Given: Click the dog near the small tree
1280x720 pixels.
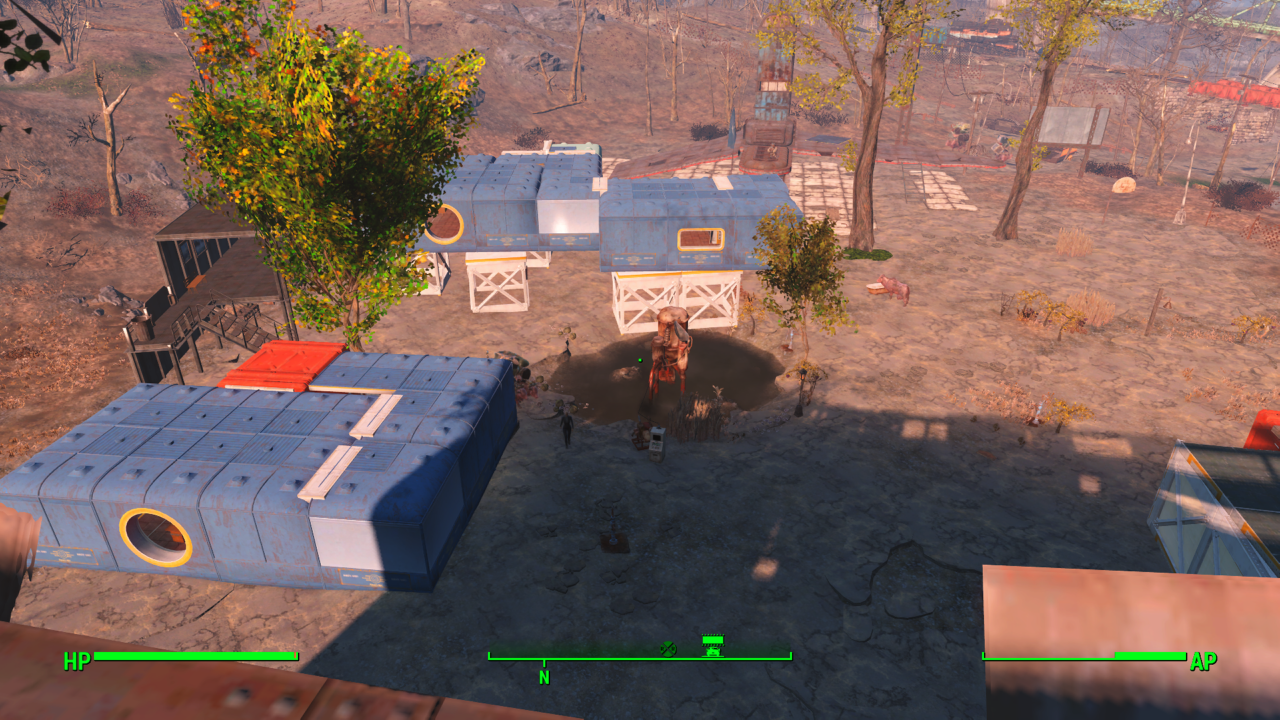Looking at the screenshot, I should (890, 287).
